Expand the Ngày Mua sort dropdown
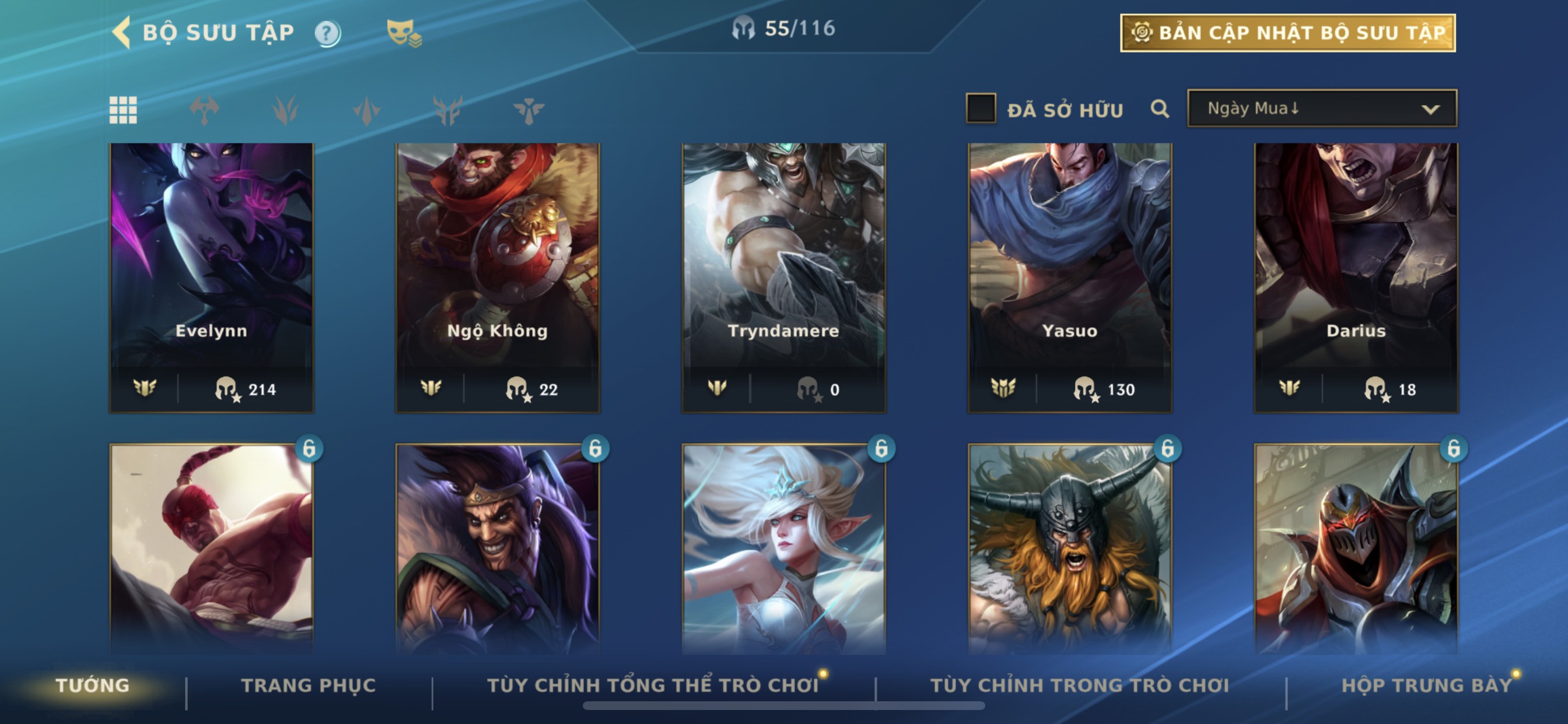Screen dimensions: 1568x724 point(1321,109)
